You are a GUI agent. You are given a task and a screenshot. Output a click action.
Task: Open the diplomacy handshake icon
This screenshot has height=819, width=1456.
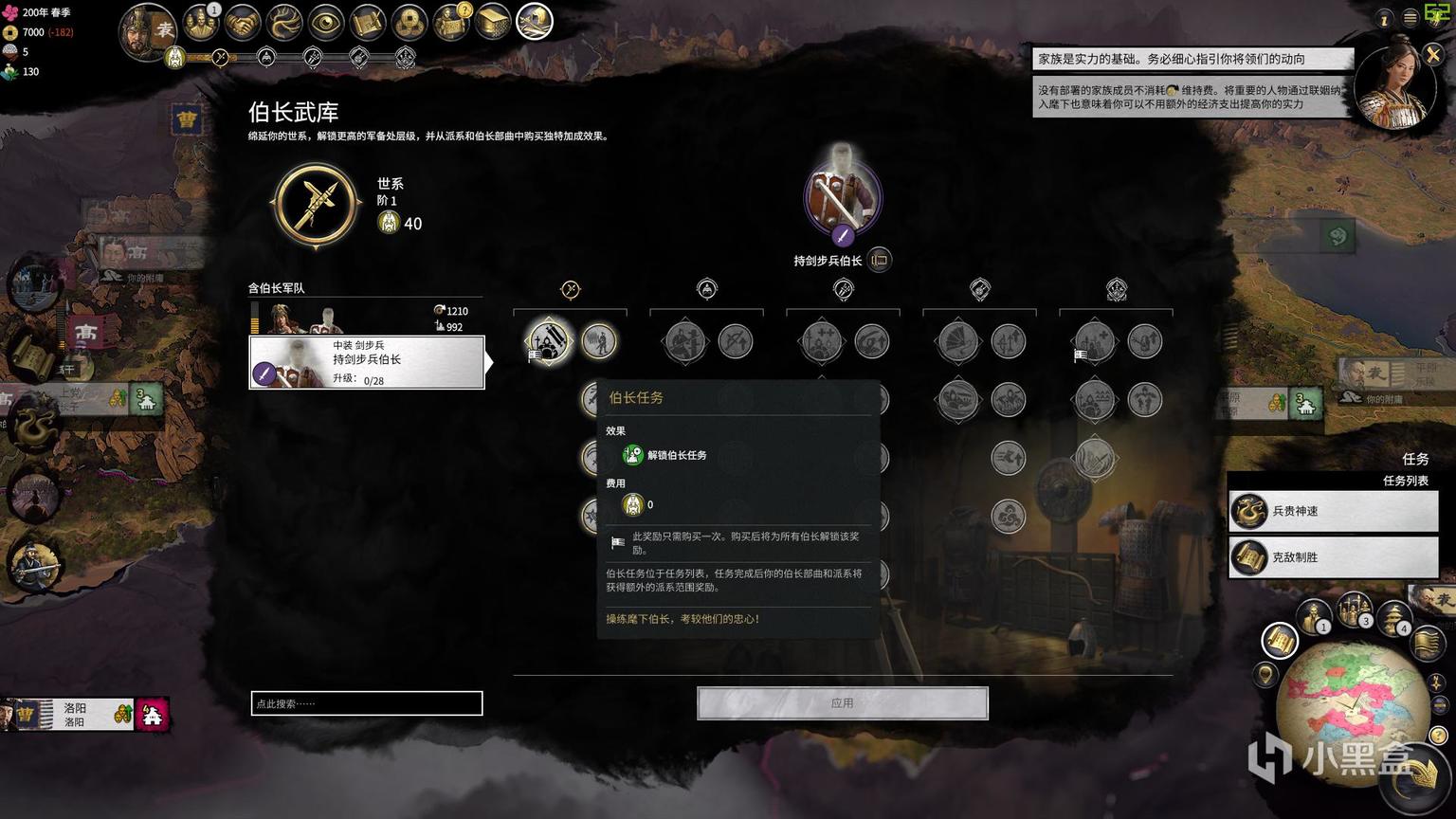[x=243, y=23]
